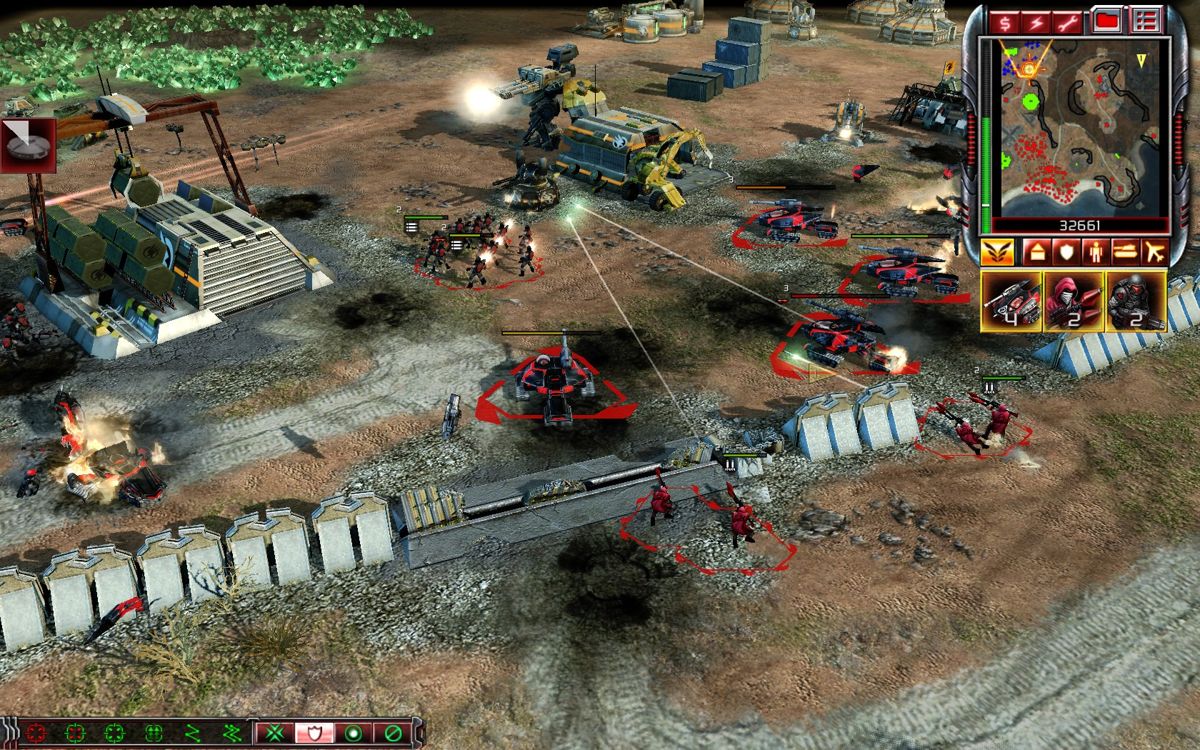Screen dimensions: 1200x750
Task: Click the dollar sign sell button
Action: coord(1003,21)
